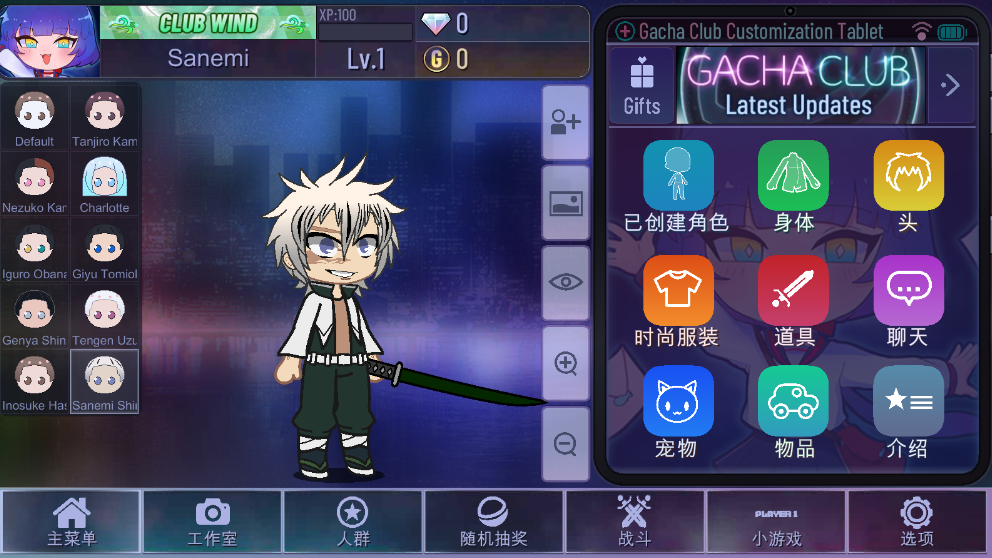Toggle the eye visibility button
The image size is (992, 558).
pos(566,282)
